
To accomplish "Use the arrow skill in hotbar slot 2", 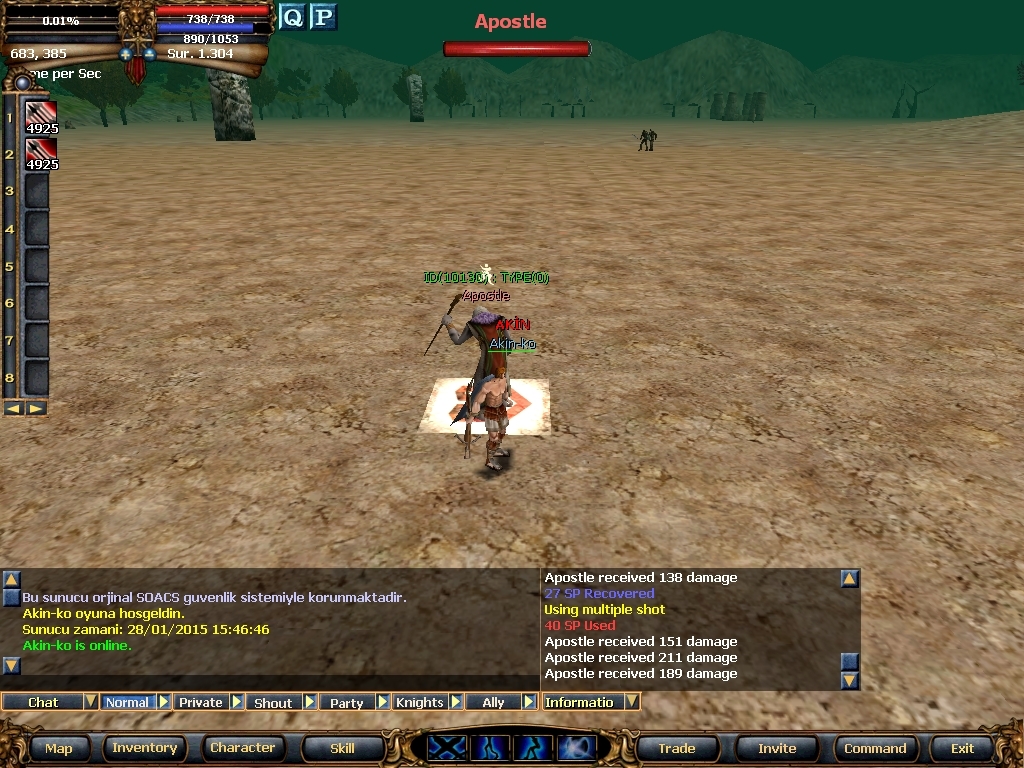I will point(41,154).
